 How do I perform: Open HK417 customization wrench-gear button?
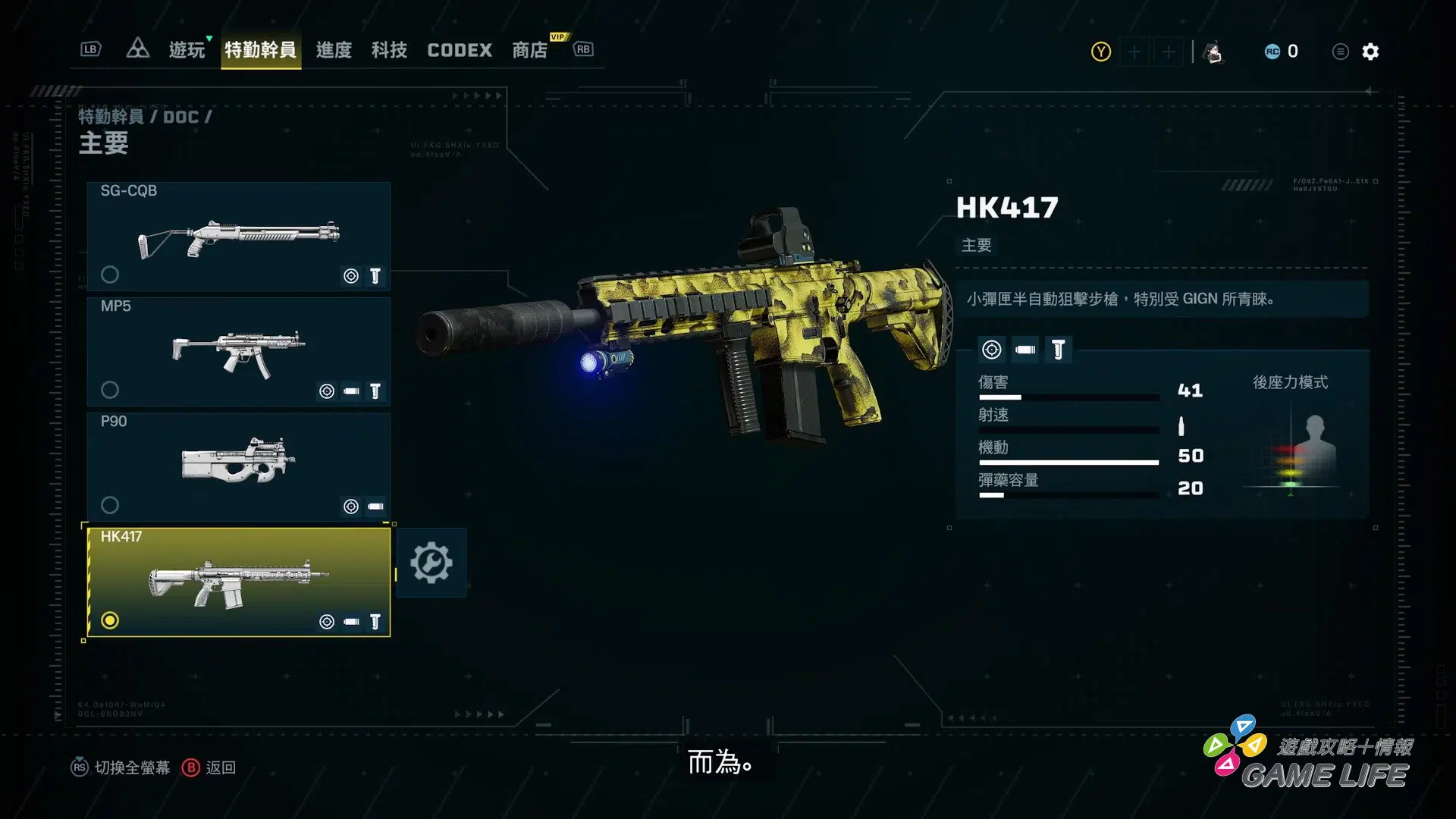[x=431, y=563]
